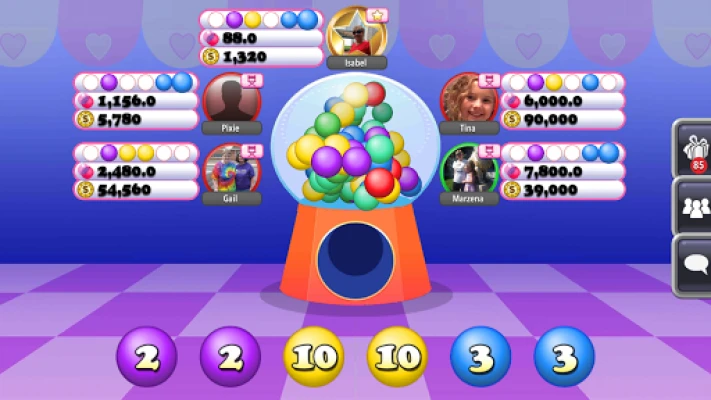Tap Gail's player avatar
The width and height of the screenshot is (711, 400).
click(230, 169)
